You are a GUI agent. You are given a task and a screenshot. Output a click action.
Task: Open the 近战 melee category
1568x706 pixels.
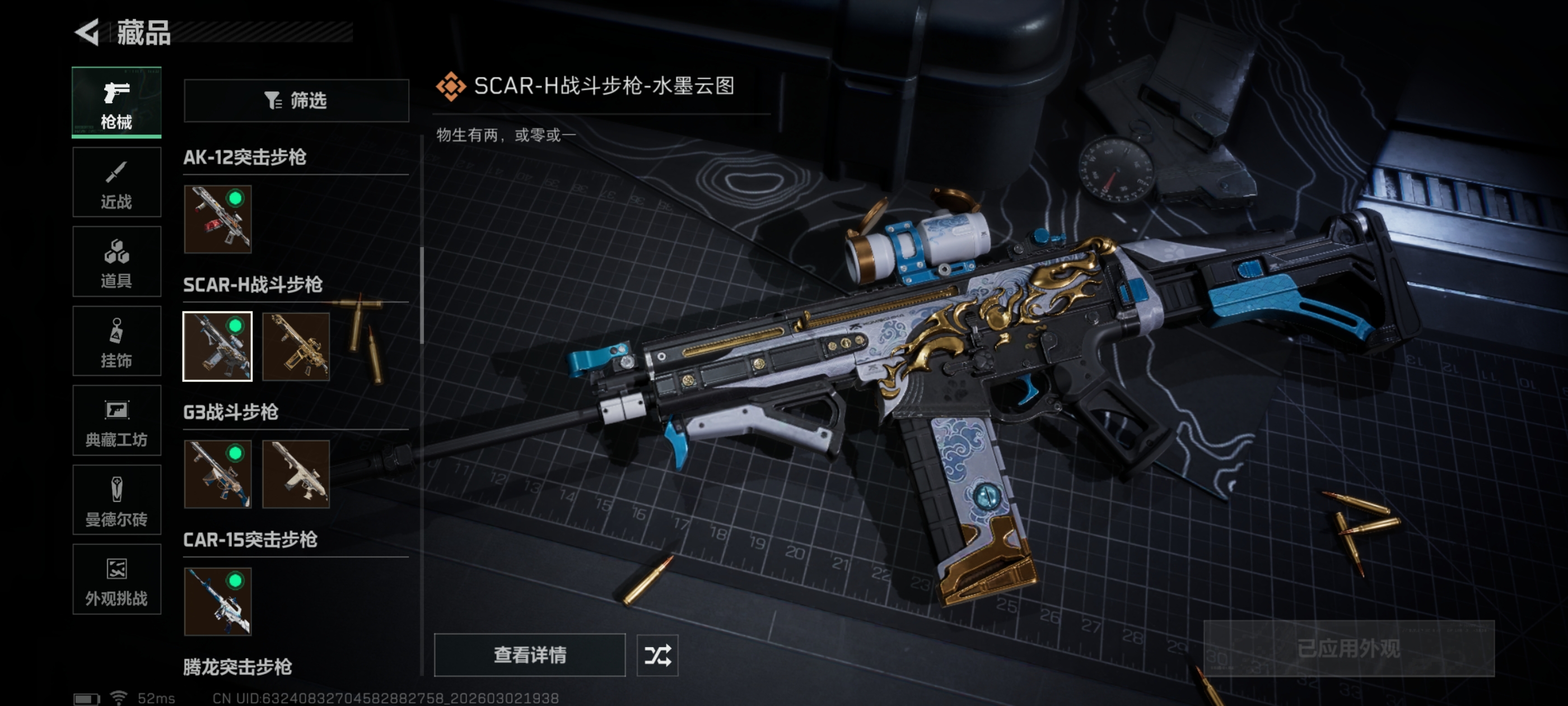(x=116, y=182)
